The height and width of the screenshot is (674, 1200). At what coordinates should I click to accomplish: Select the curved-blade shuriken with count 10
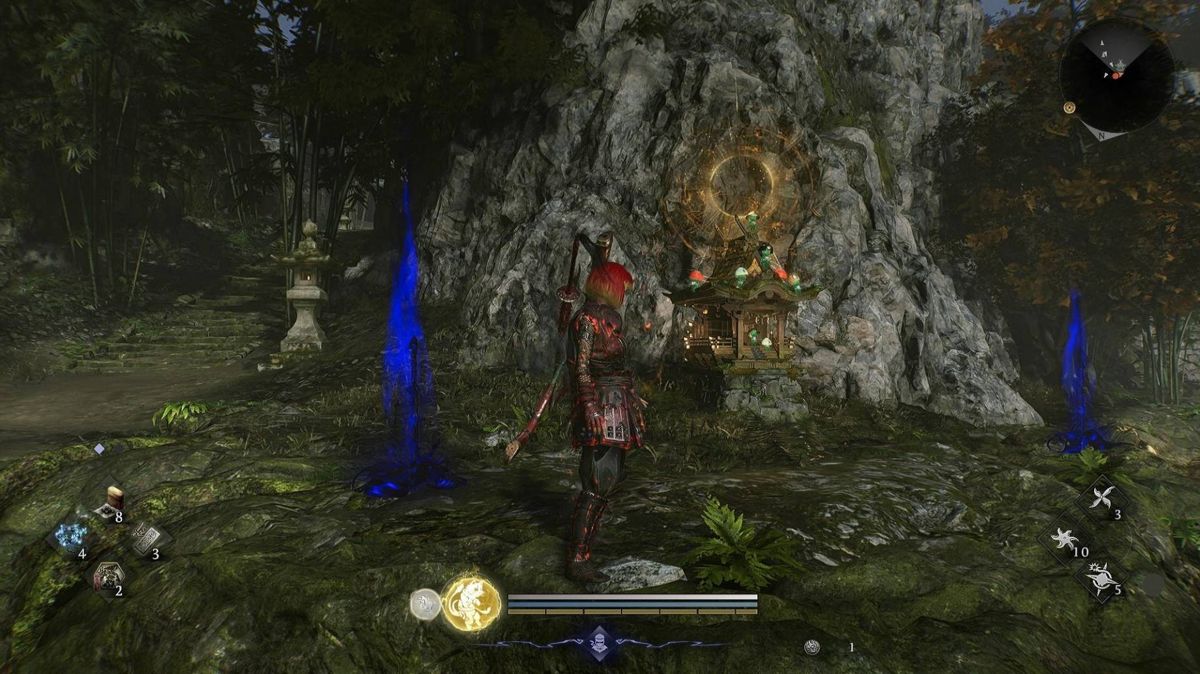pos(1065,539)
